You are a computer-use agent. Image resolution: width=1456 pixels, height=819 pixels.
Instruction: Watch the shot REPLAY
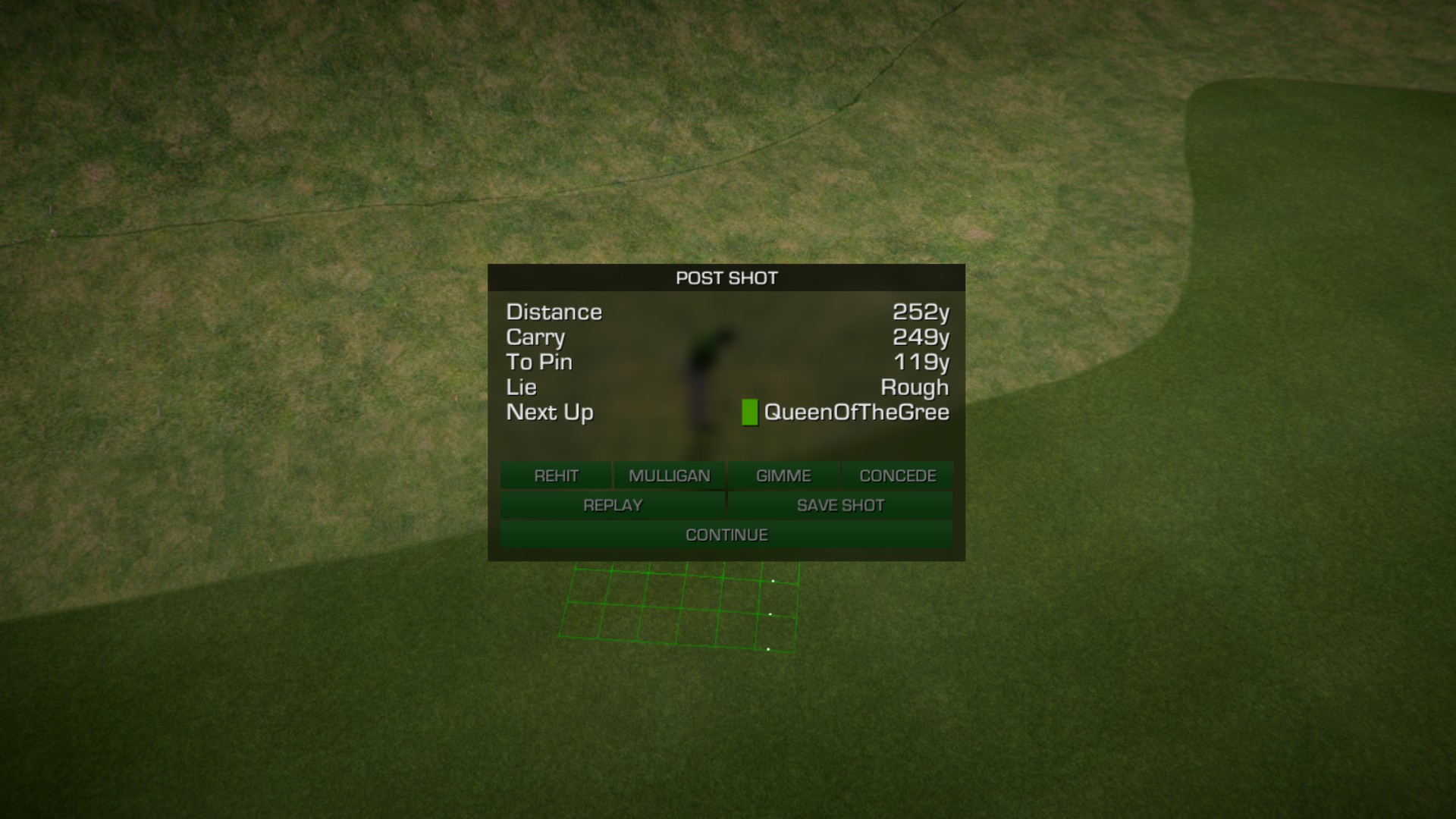(613, 505)
